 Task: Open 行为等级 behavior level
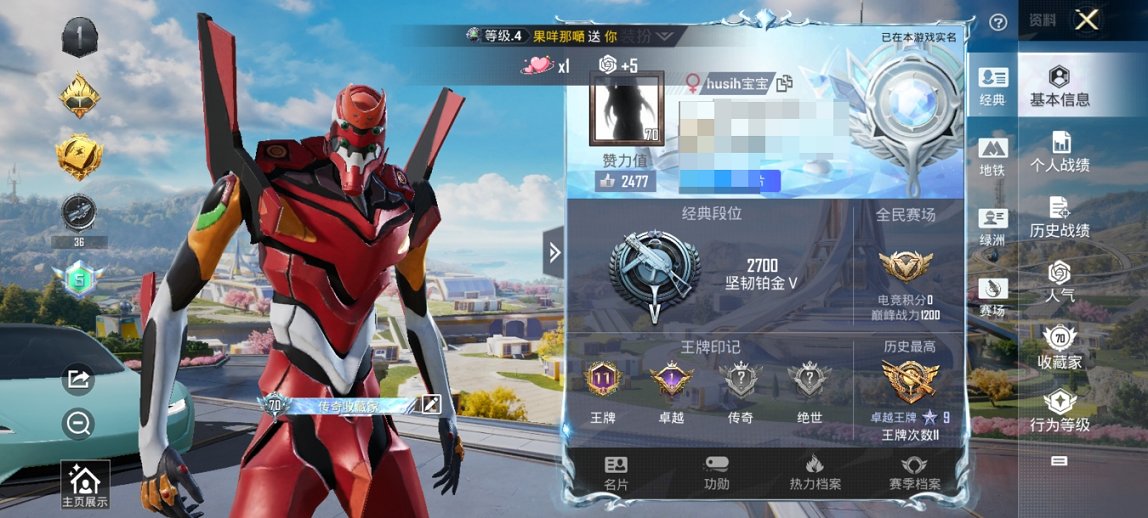(x=1060, y=411)
